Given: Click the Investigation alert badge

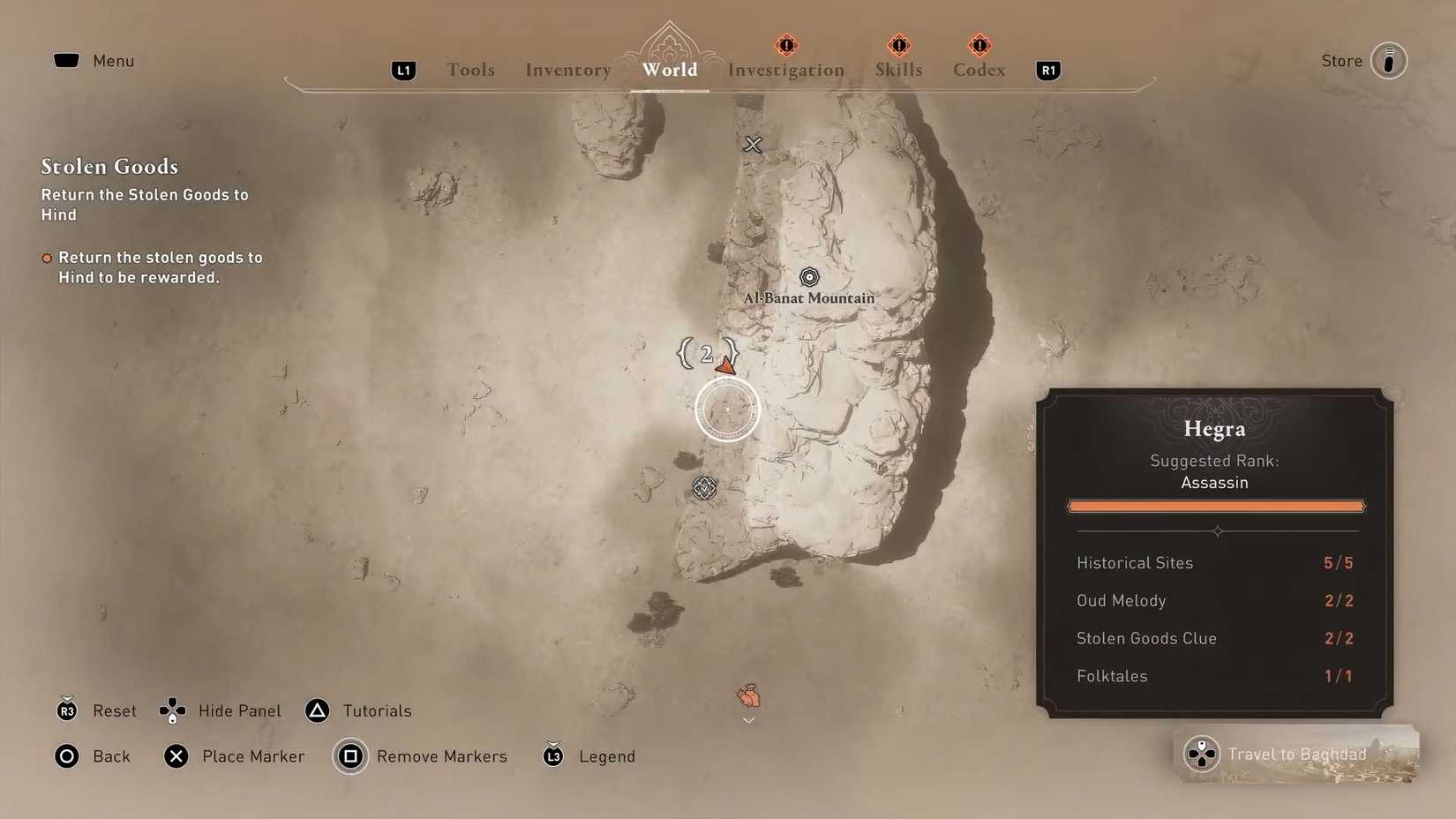Looking at the screenshot, I should (784, 45).
